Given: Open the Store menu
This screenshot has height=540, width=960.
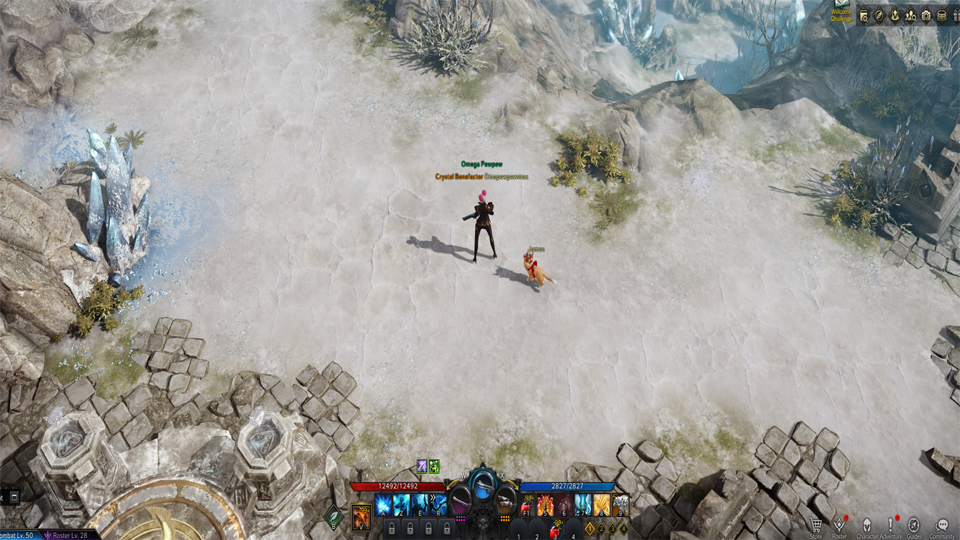Looking at the screenshot, I should click(817, 525).
